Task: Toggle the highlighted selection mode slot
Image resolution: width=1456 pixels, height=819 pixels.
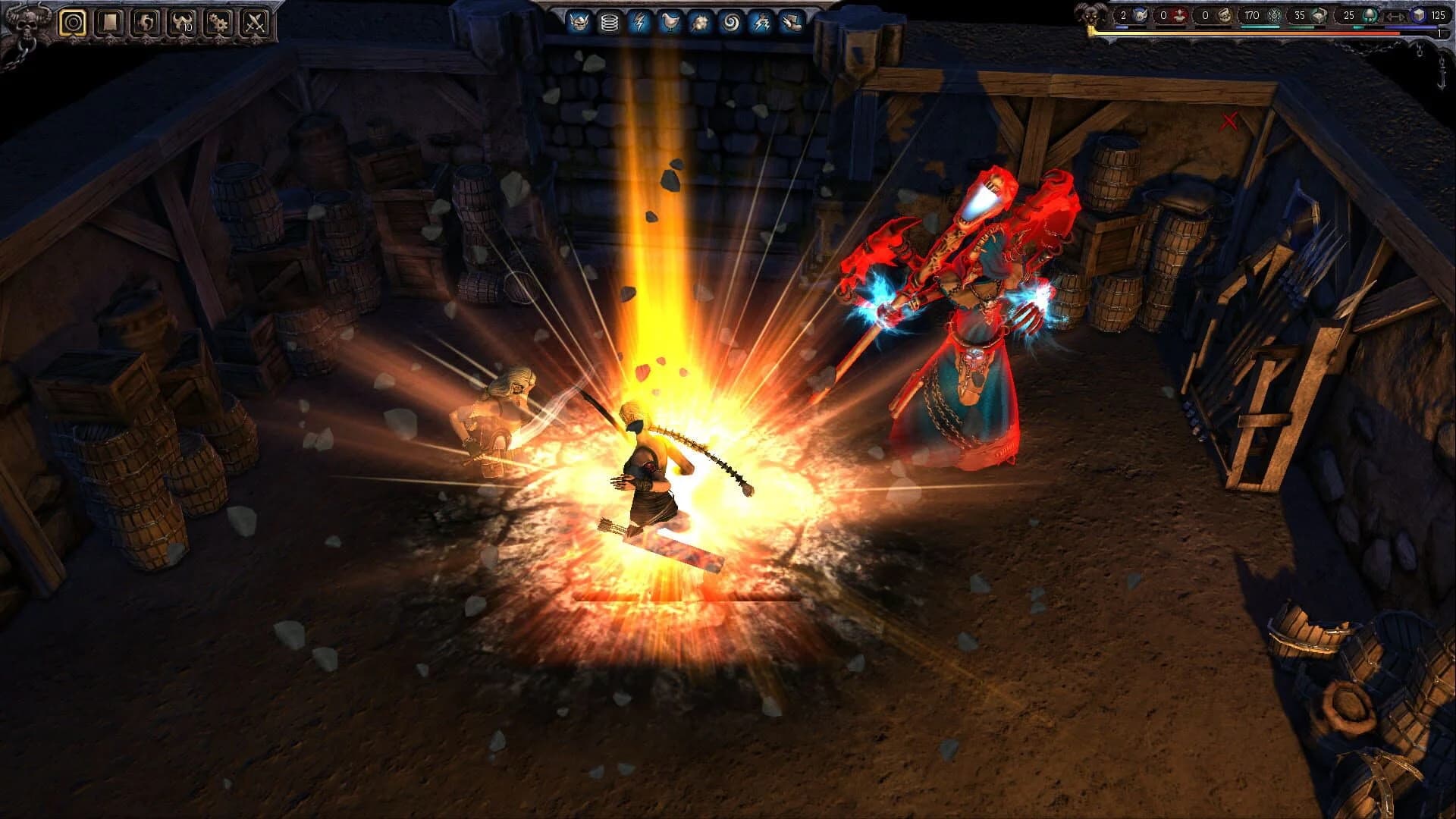Action: coord(74,21)
